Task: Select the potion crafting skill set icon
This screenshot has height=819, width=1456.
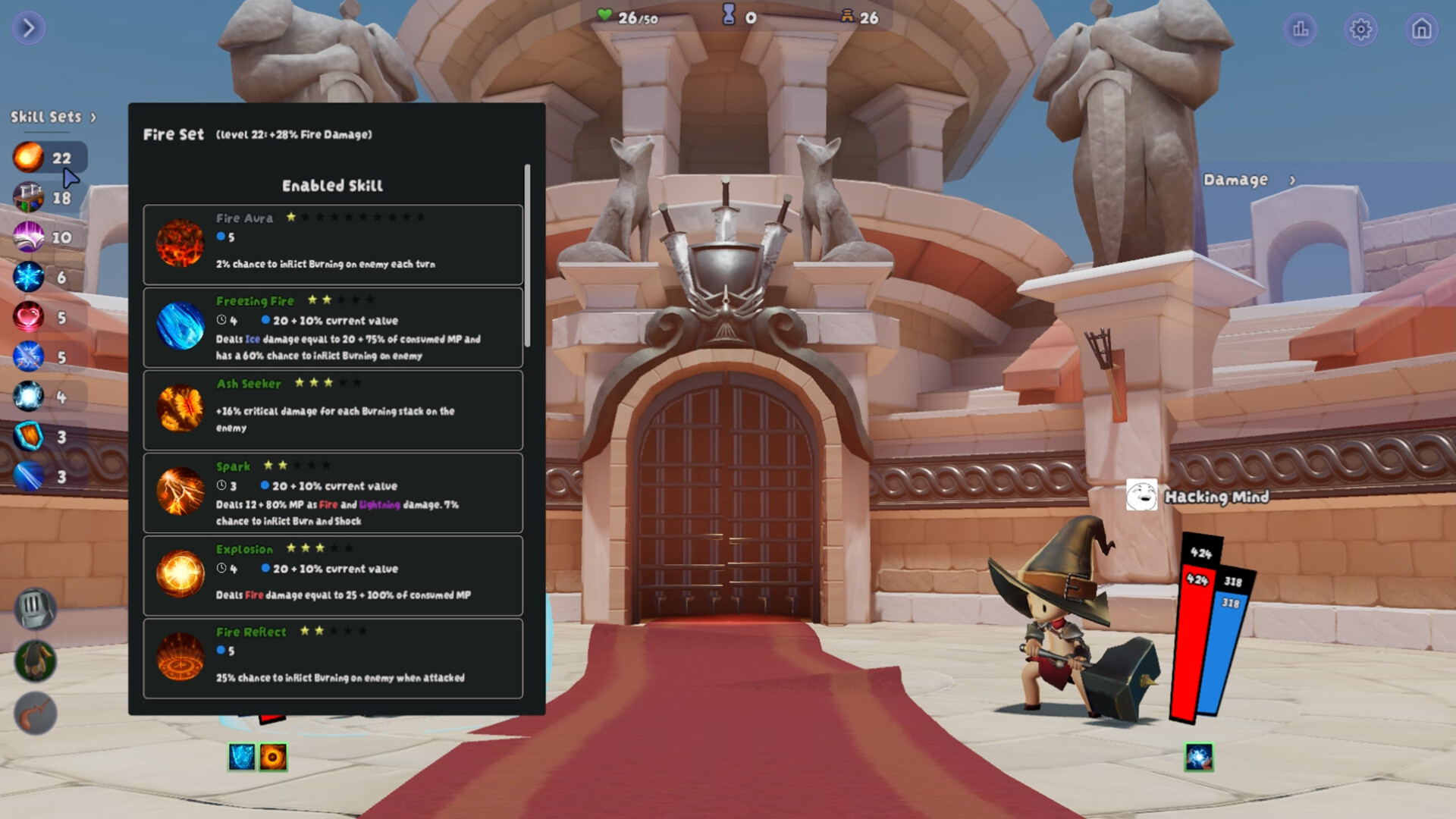Action: pyautogui.click(x=27, y=197)
